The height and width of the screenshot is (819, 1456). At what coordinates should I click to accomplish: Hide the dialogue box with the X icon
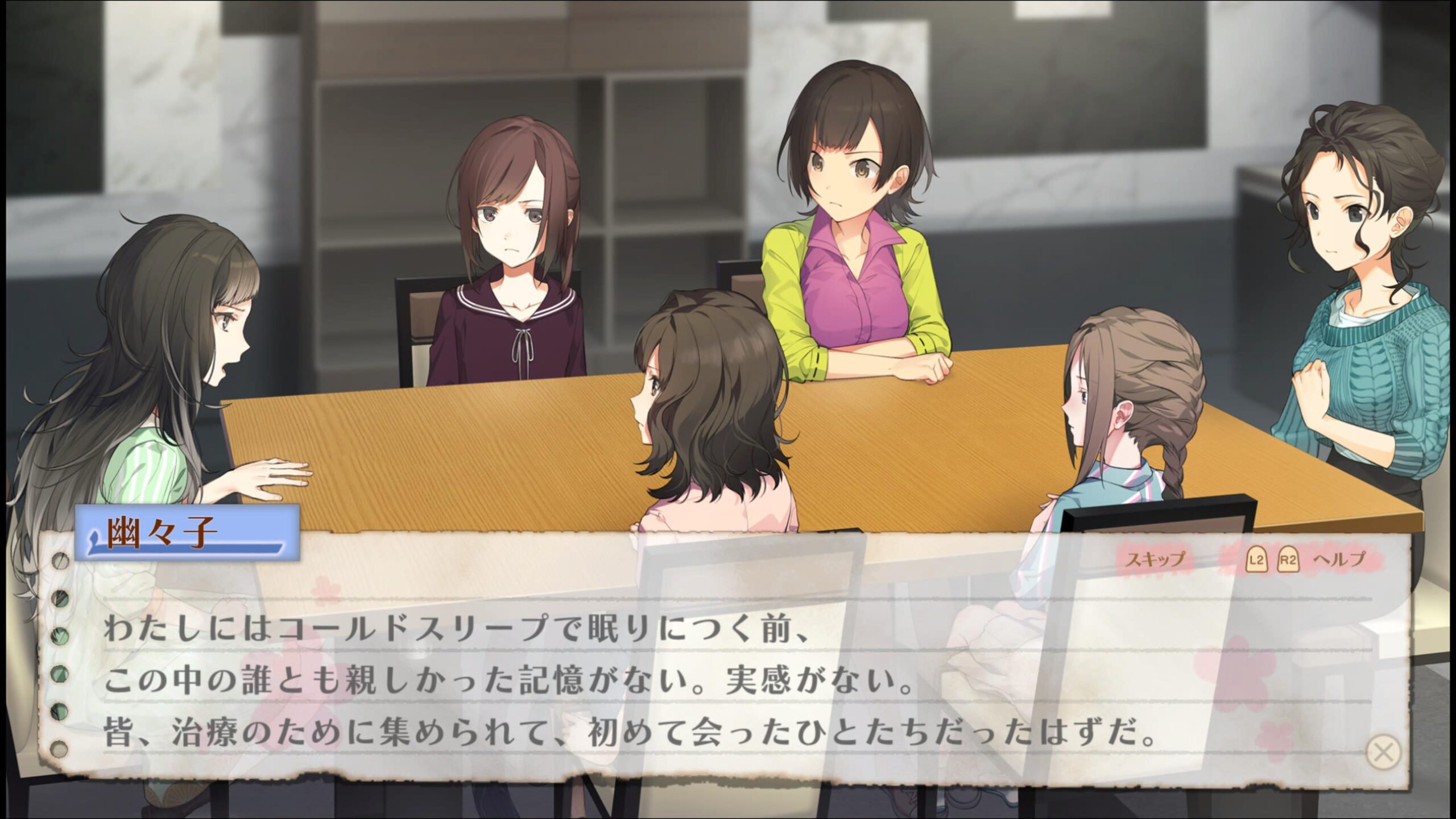coord(1383,752)
